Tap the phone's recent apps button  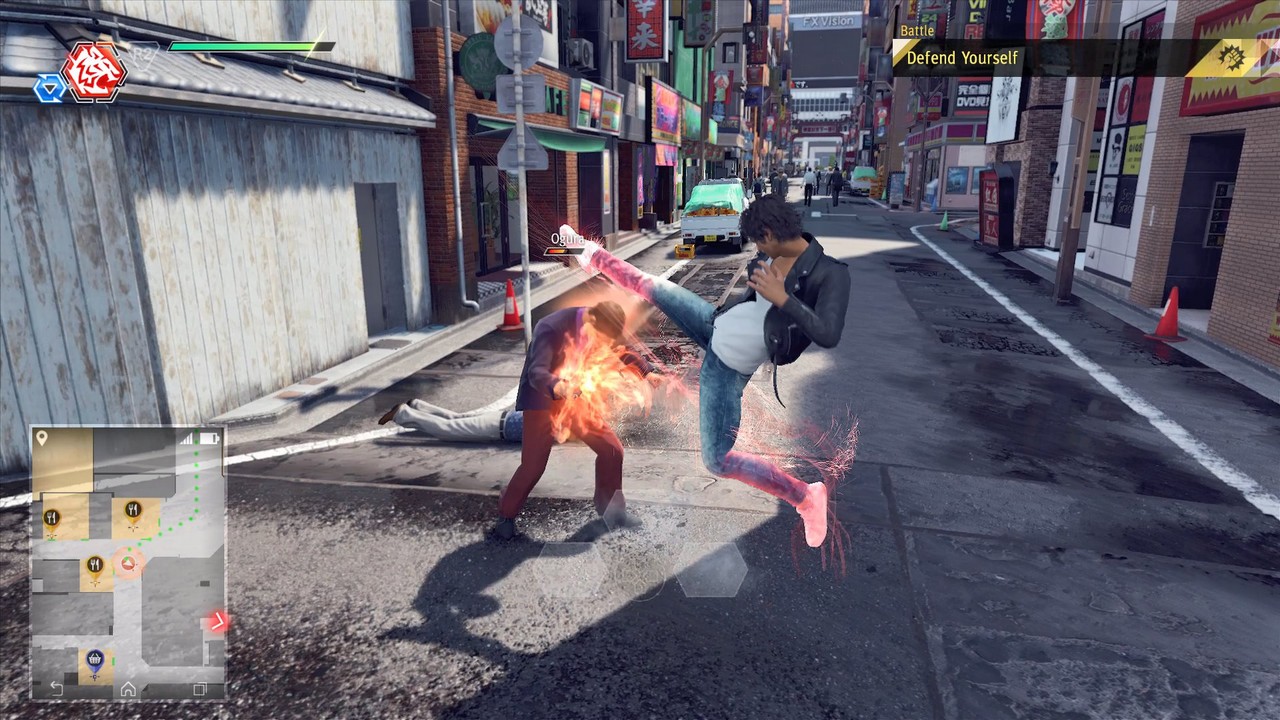[x=200, y=689]
